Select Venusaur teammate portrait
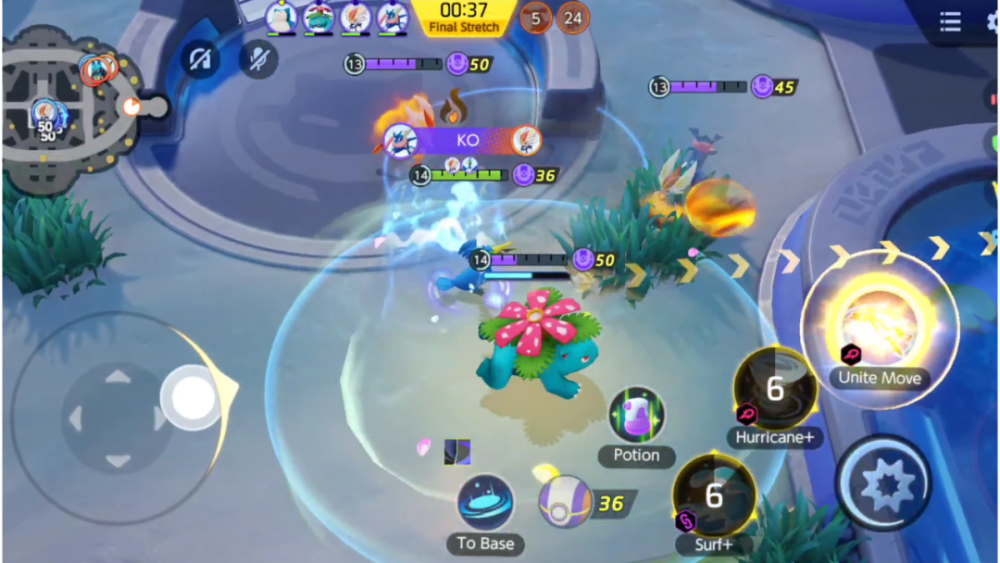 [318, 17]
